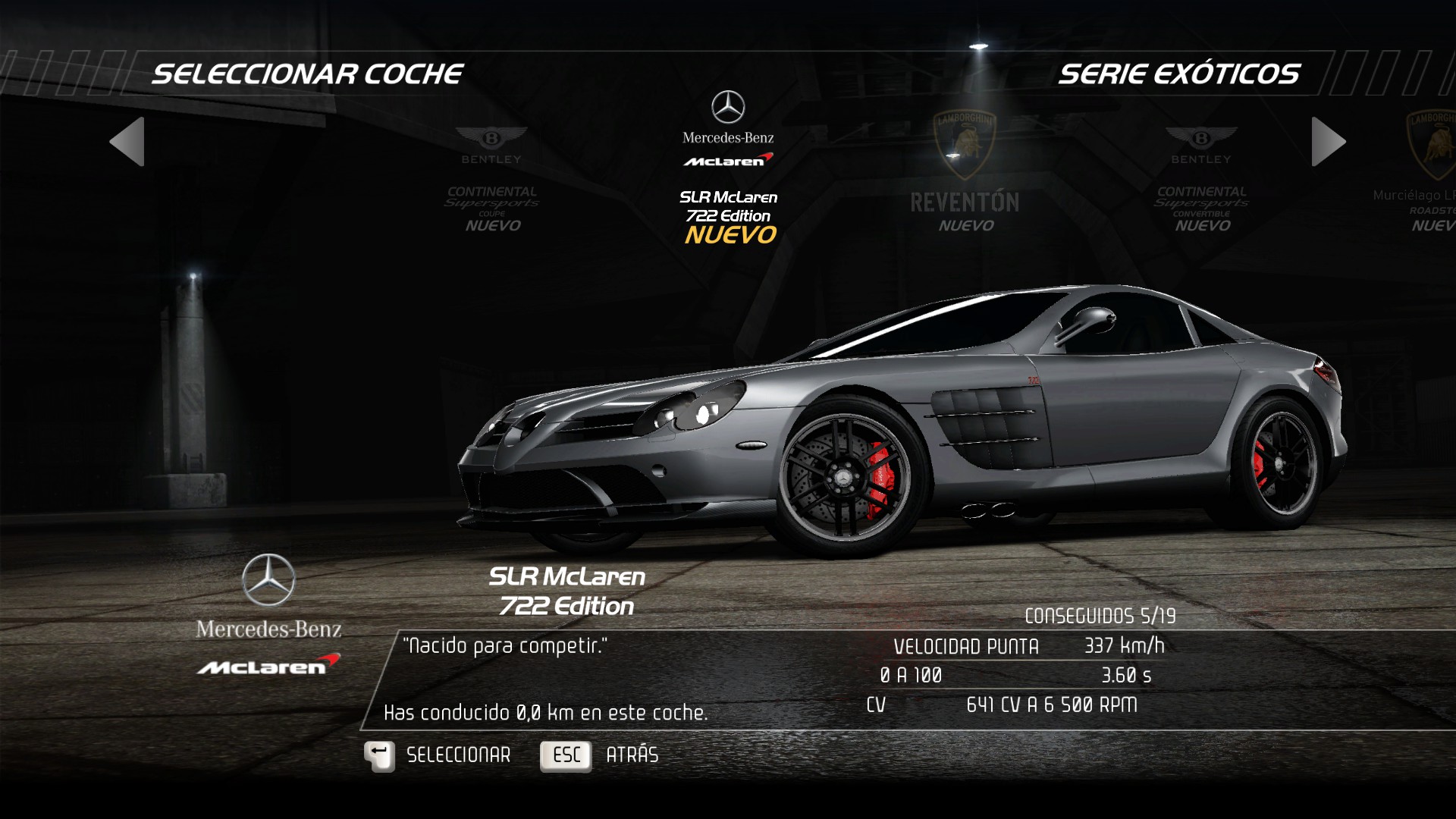Click the right arrow to browse next cars
Image resolution: width=1456 pixels, height=819 pixels.
click(x=1328, y=142)
